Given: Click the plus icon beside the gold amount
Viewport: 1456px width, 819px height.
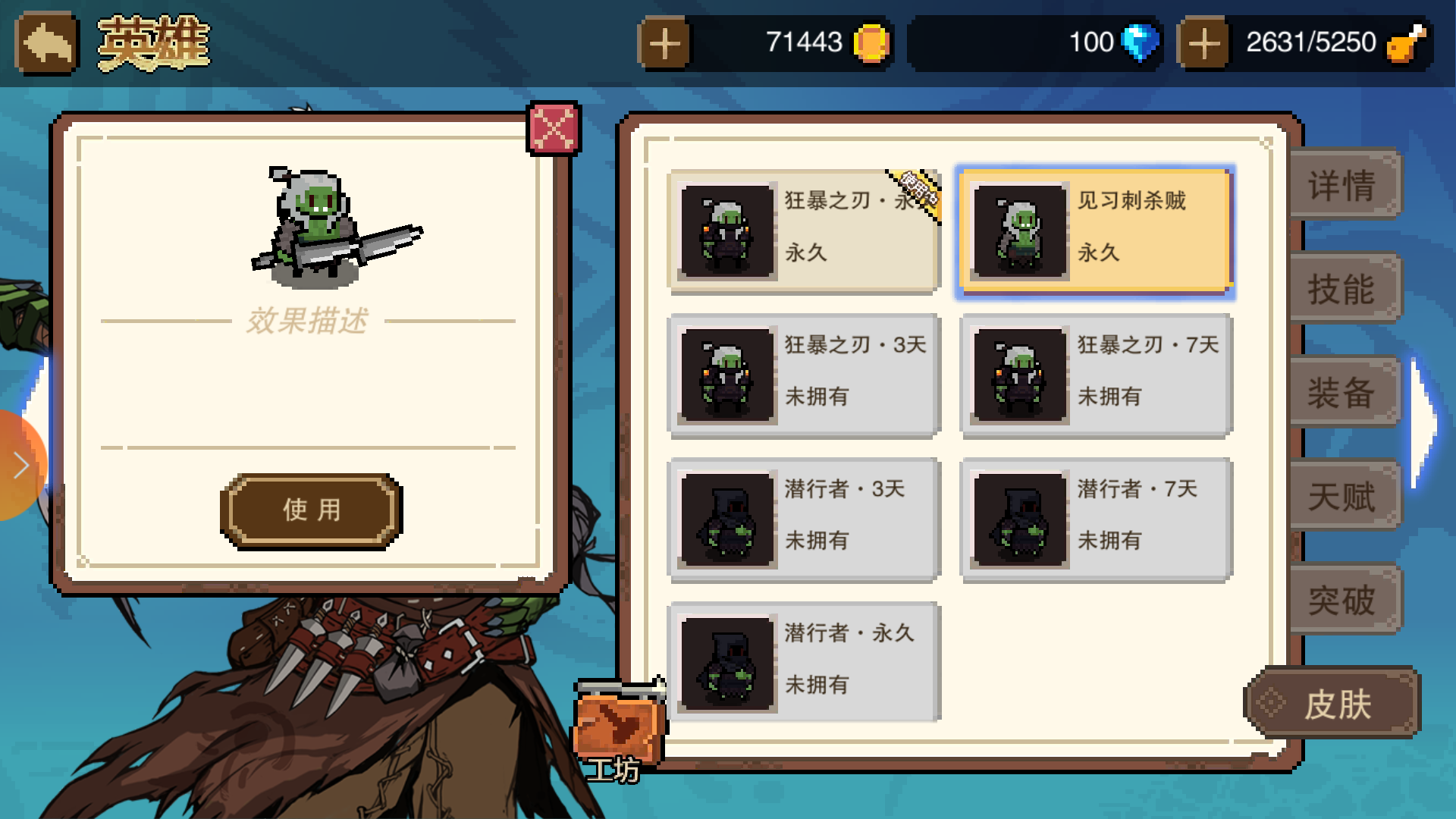Looking at the screenshot, I should click(x=666, y=43).
